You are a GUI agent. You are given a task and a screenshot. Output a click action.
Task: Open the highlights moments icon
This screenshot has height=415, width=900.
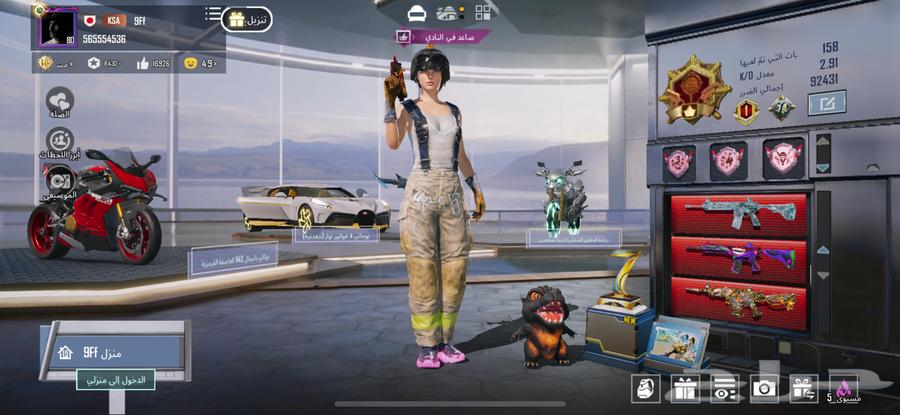pos(60,141)
